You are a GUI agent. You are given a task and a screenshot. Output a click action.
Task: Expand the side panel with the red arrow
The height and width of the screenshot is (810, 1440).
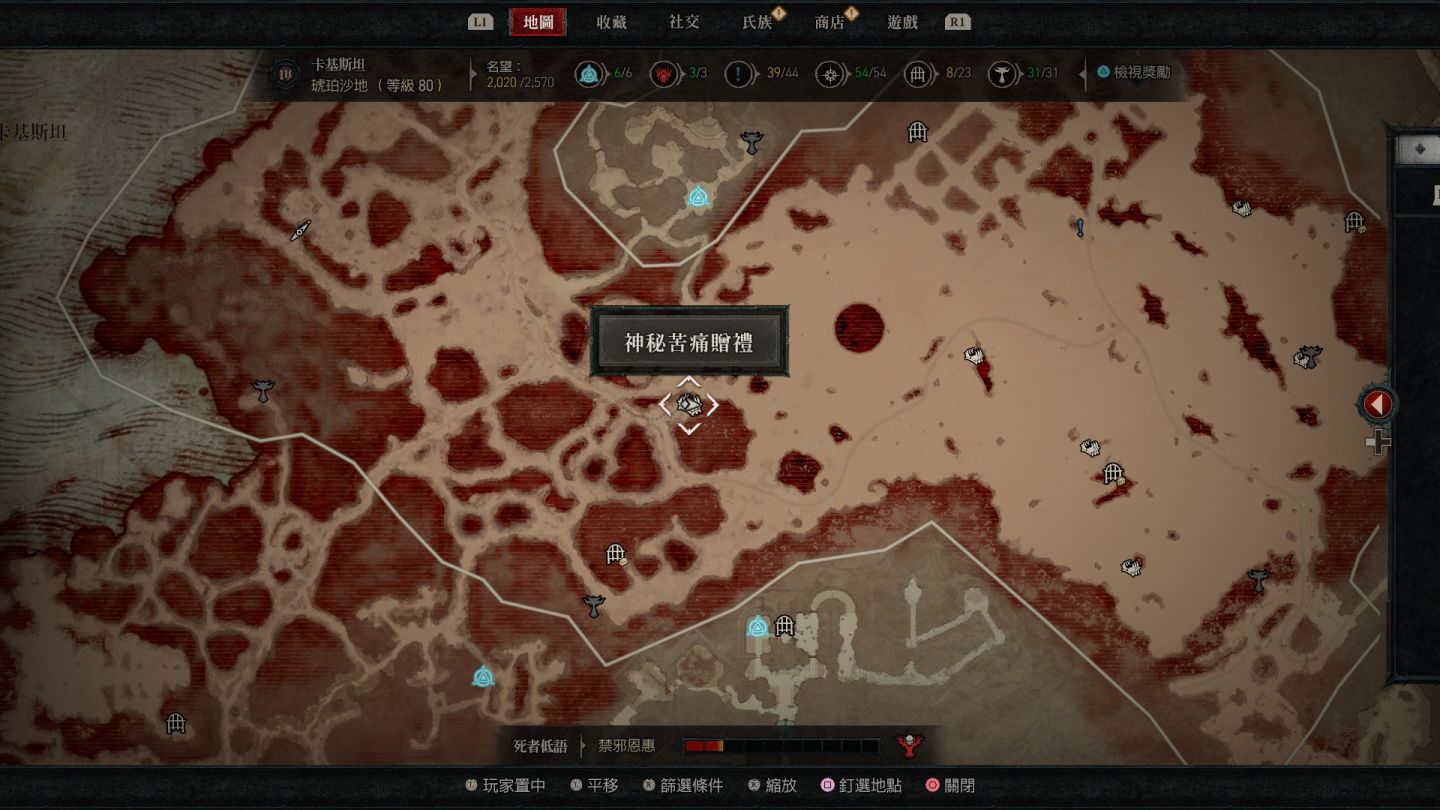coord(1378,404)
